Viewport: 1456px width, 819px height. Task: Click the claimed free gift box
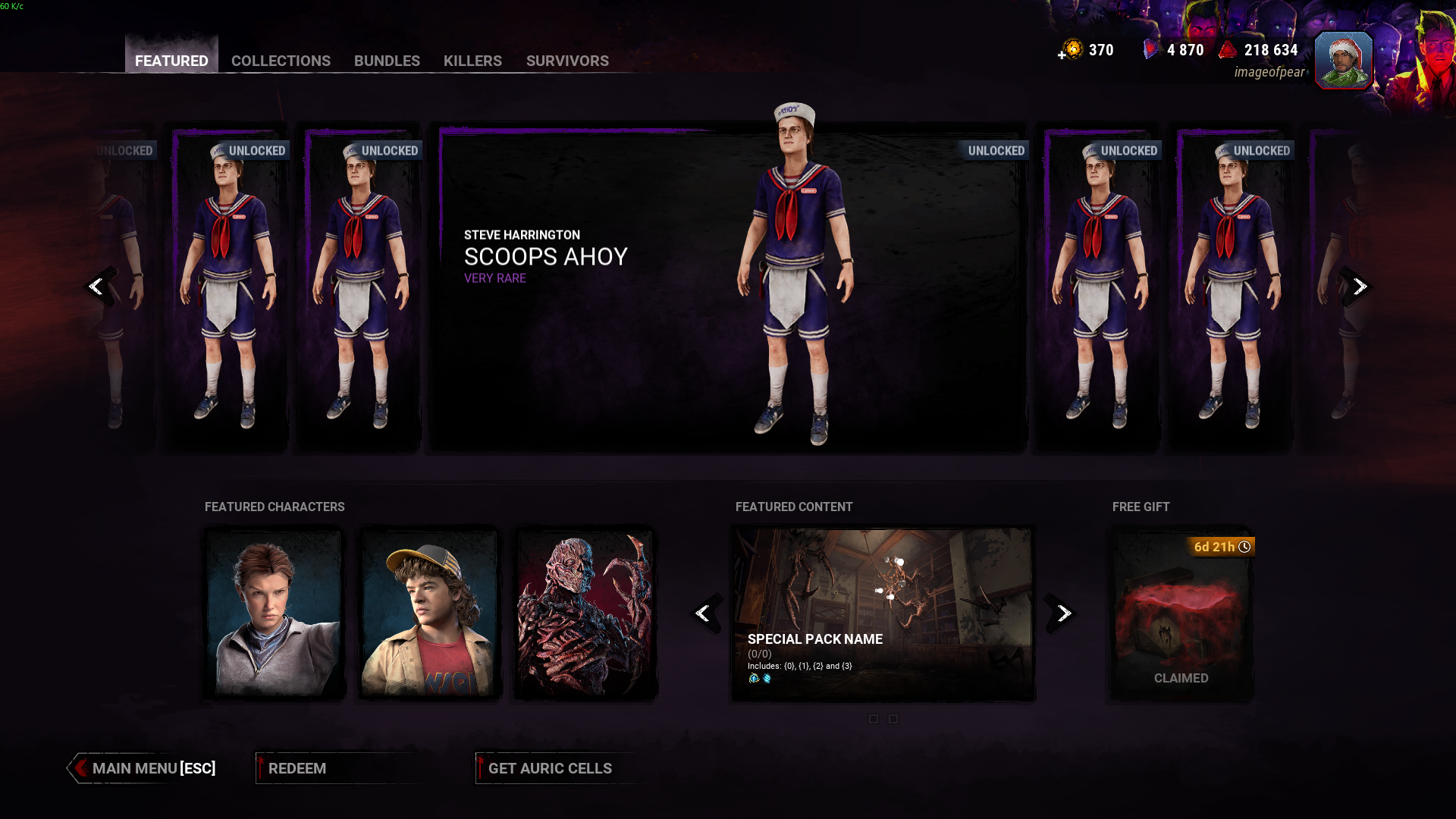coord(1181,614)
